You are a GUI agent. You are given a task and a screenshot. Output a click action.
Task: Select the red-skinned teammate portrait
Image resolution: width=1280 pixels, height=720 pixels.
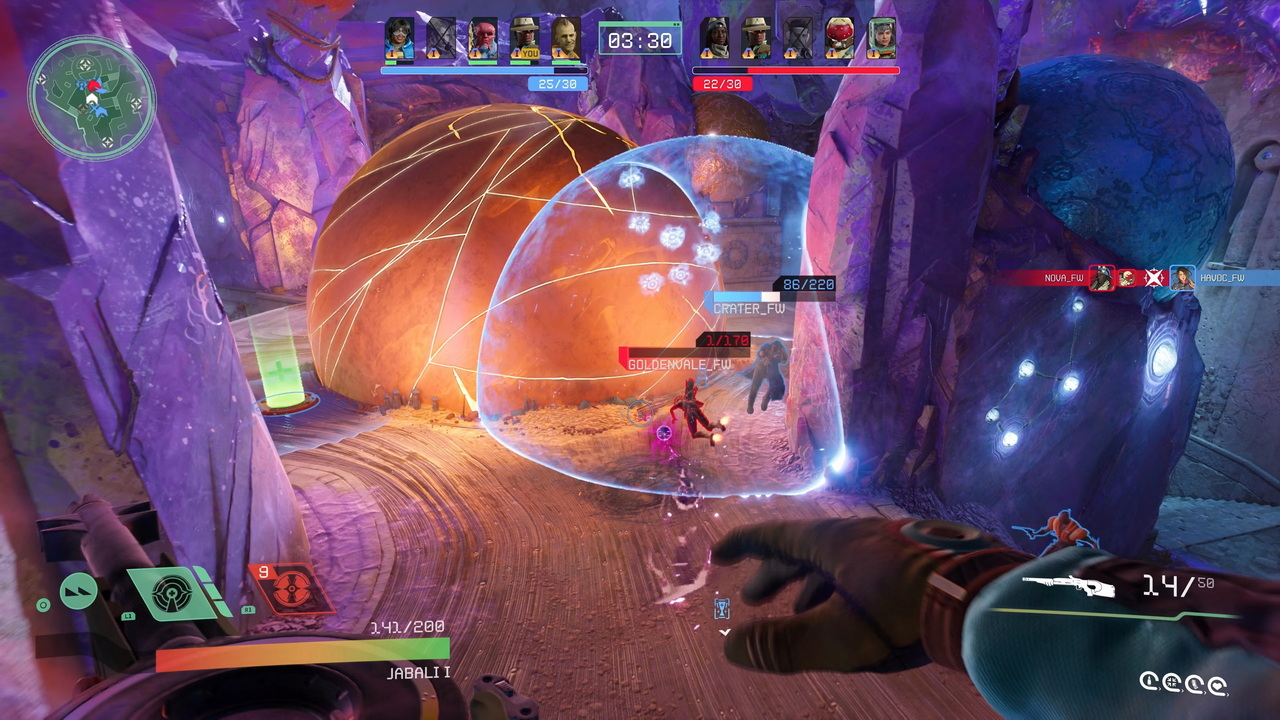click(483, 38)
